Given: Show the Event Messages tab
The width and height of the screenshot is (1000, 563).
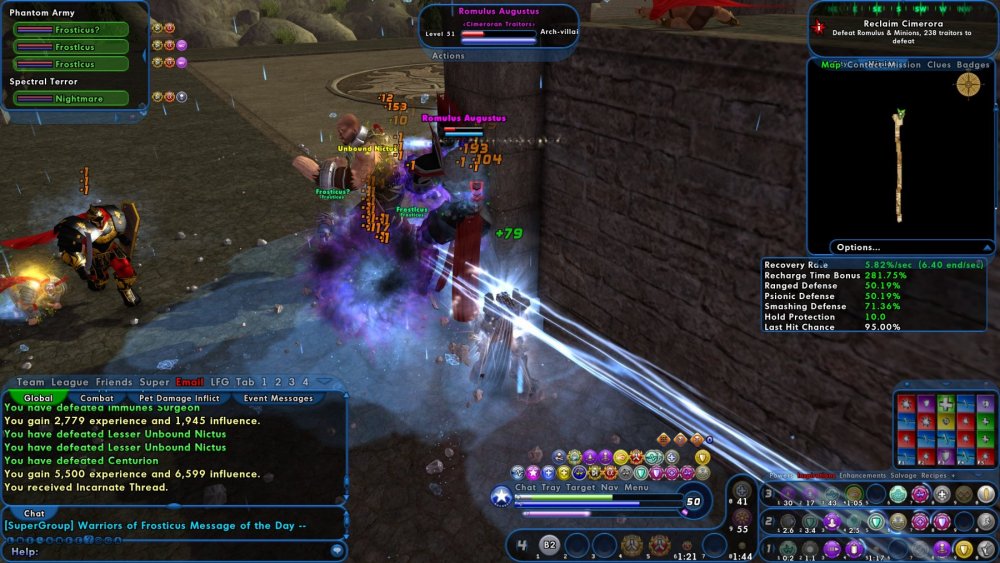Looking at the screenshot, I should point(278,398).
